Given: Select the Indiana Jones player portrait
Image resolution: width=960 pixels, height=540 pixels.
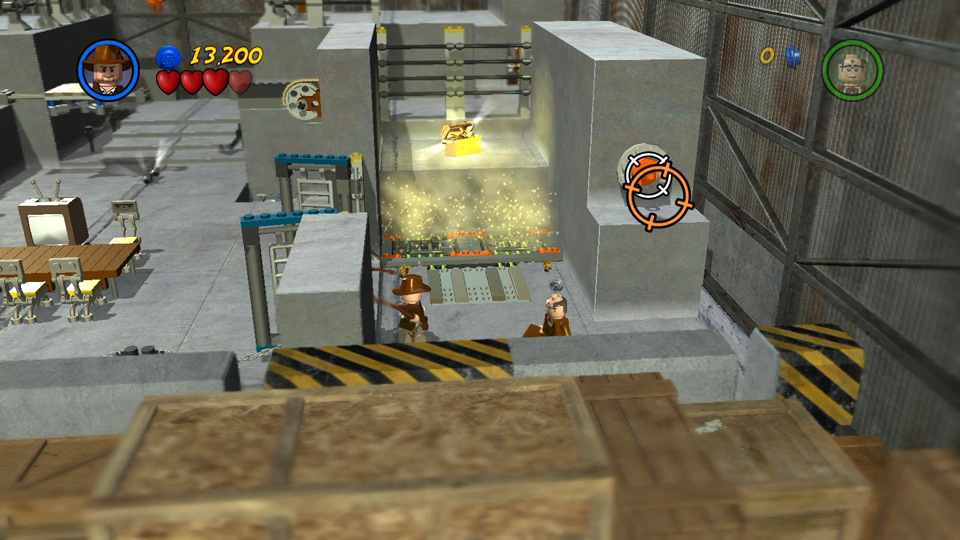Looking at the screenshot, I should 107,69.
